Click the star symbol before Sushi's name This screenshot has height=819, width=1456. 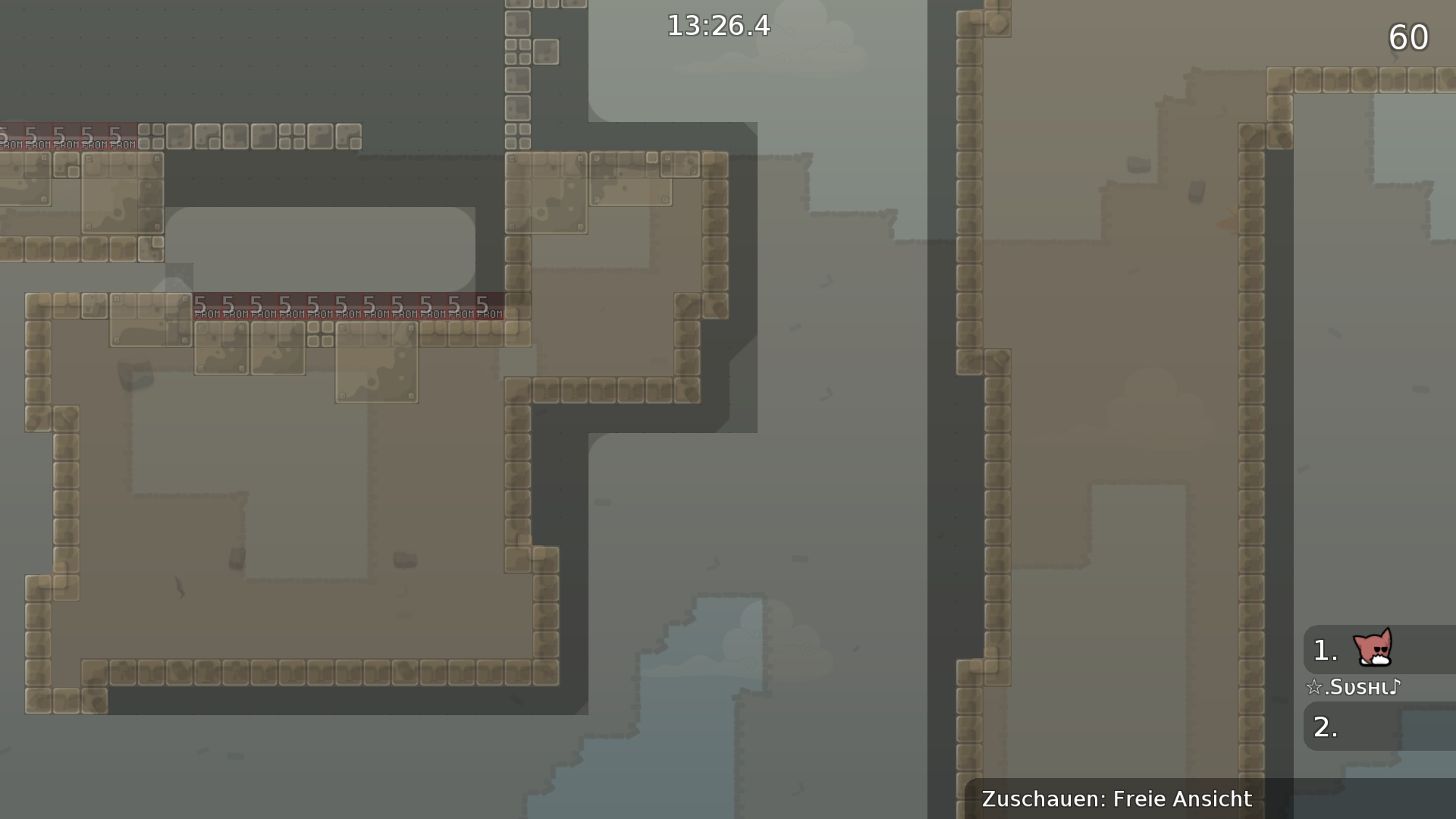(1315, 687)
